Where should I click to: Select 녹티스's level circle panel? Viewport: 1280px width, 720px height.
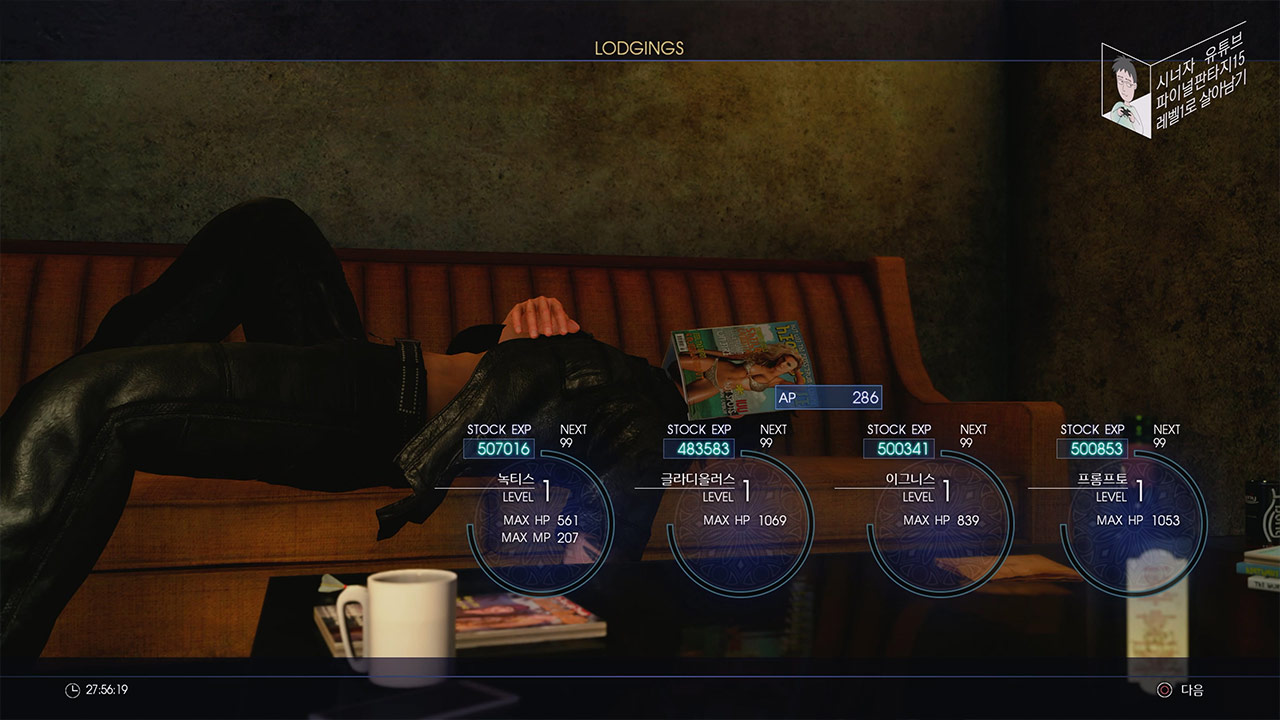point(540,520)
